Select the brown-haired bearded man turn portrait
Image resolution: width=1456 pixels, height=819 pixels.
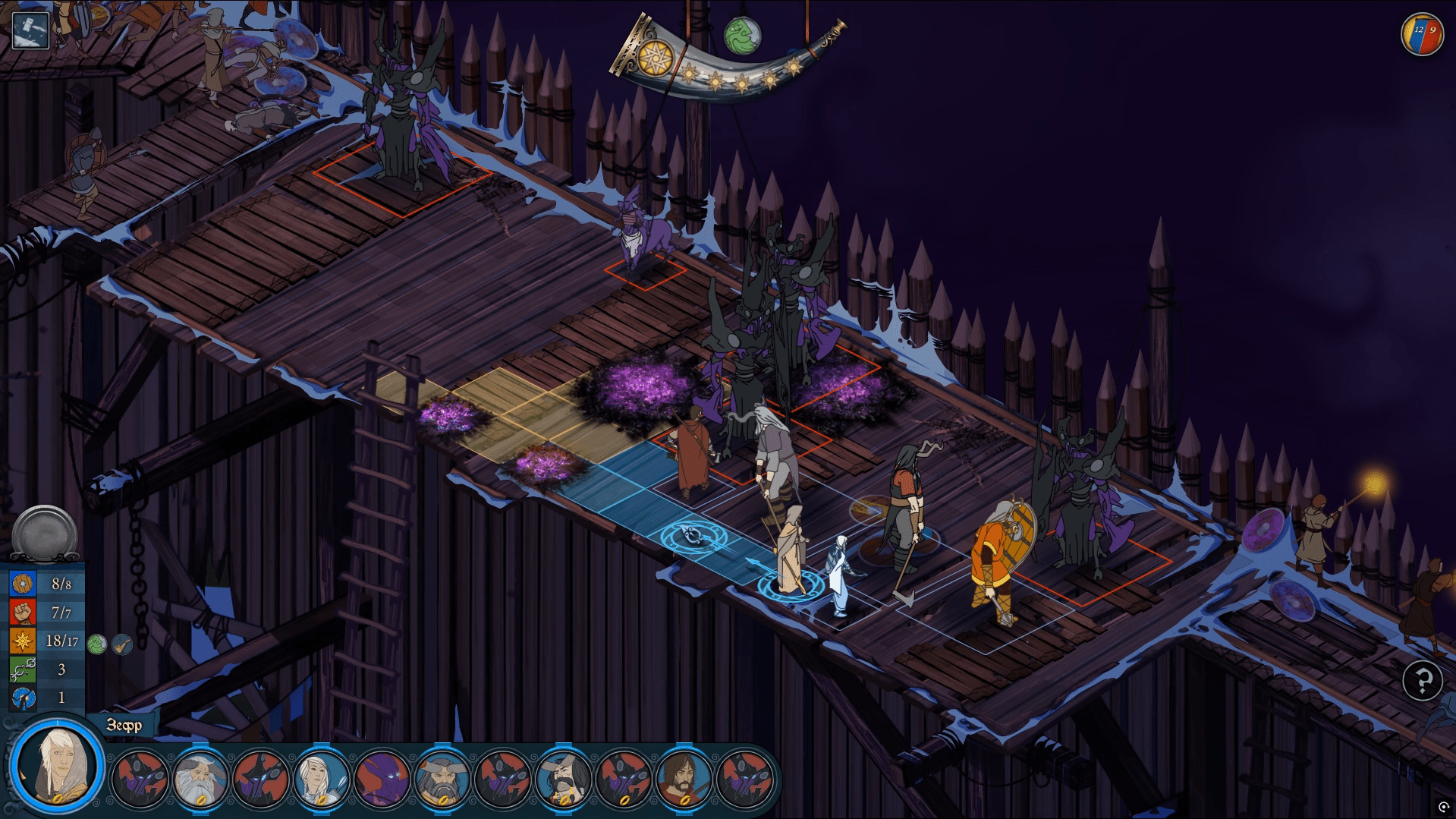point(684,777)
